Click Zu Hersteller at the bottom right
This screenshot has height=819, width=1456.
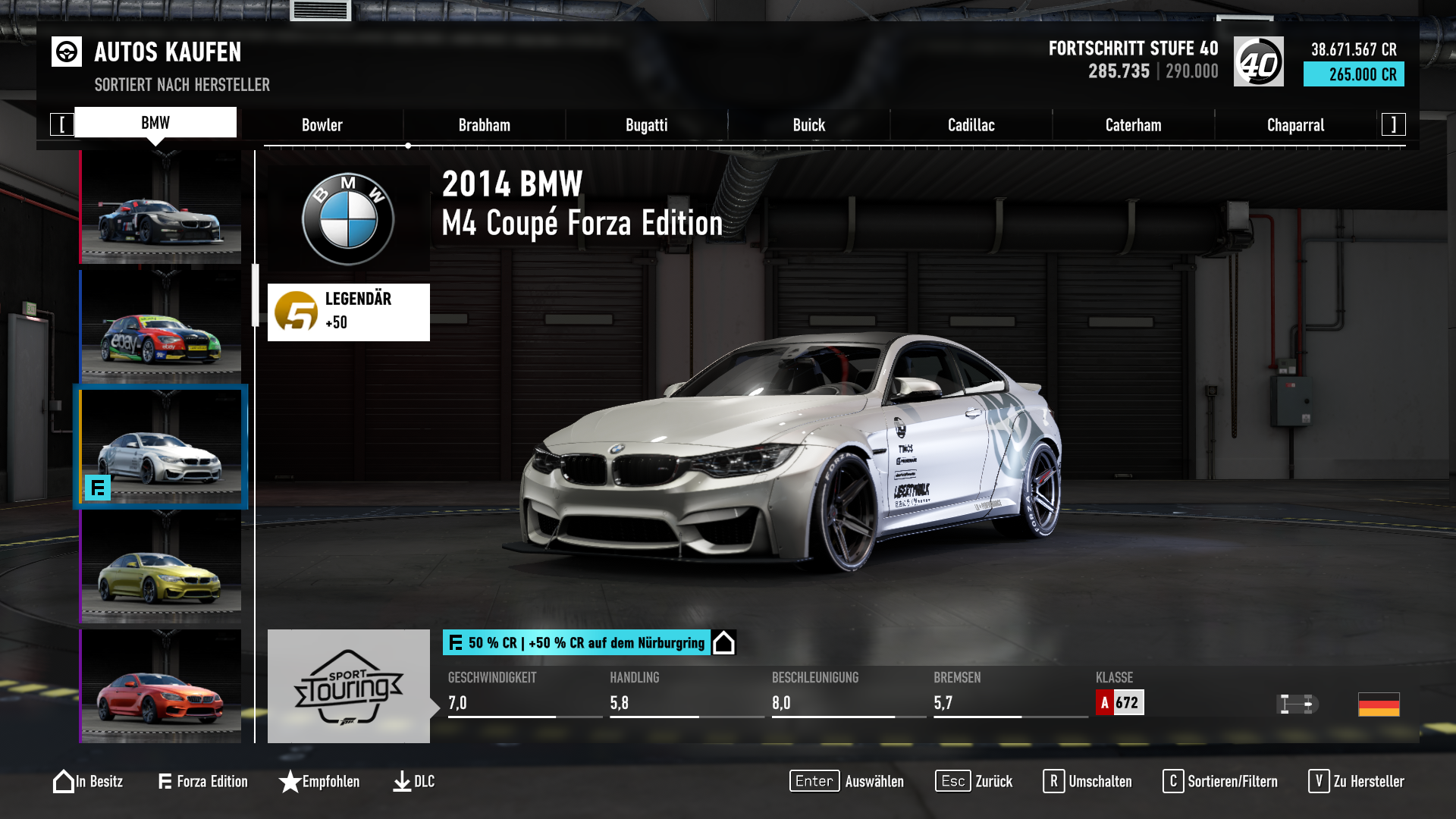click(x=1357, y=781)
